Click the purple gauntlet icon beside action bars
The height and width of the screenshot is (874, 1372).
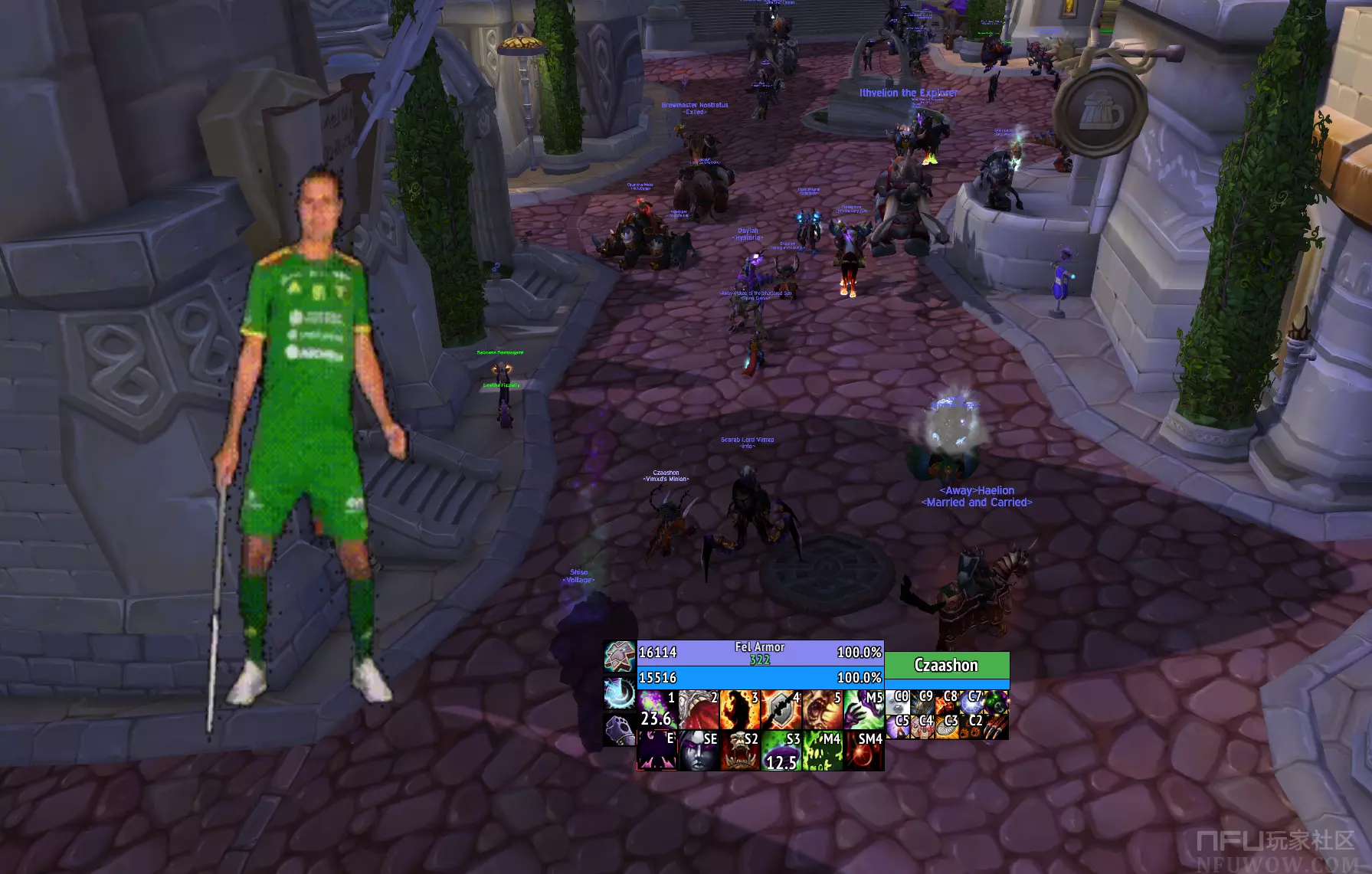(619, 731)
